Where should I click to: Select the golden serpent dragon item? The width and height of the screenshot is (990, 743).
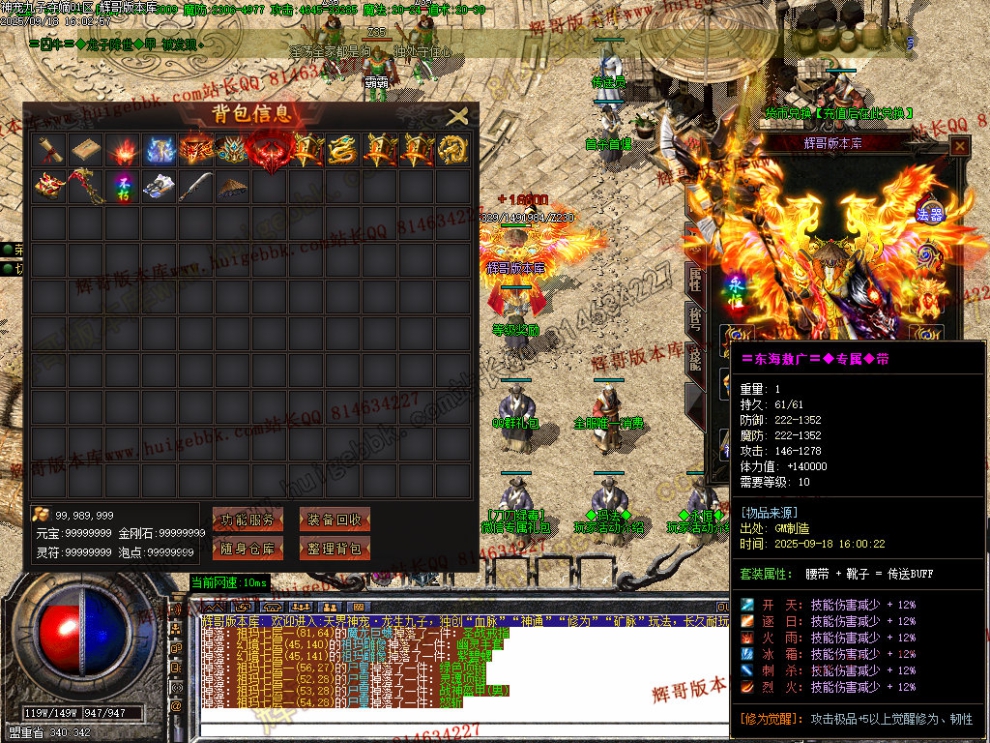343,149
